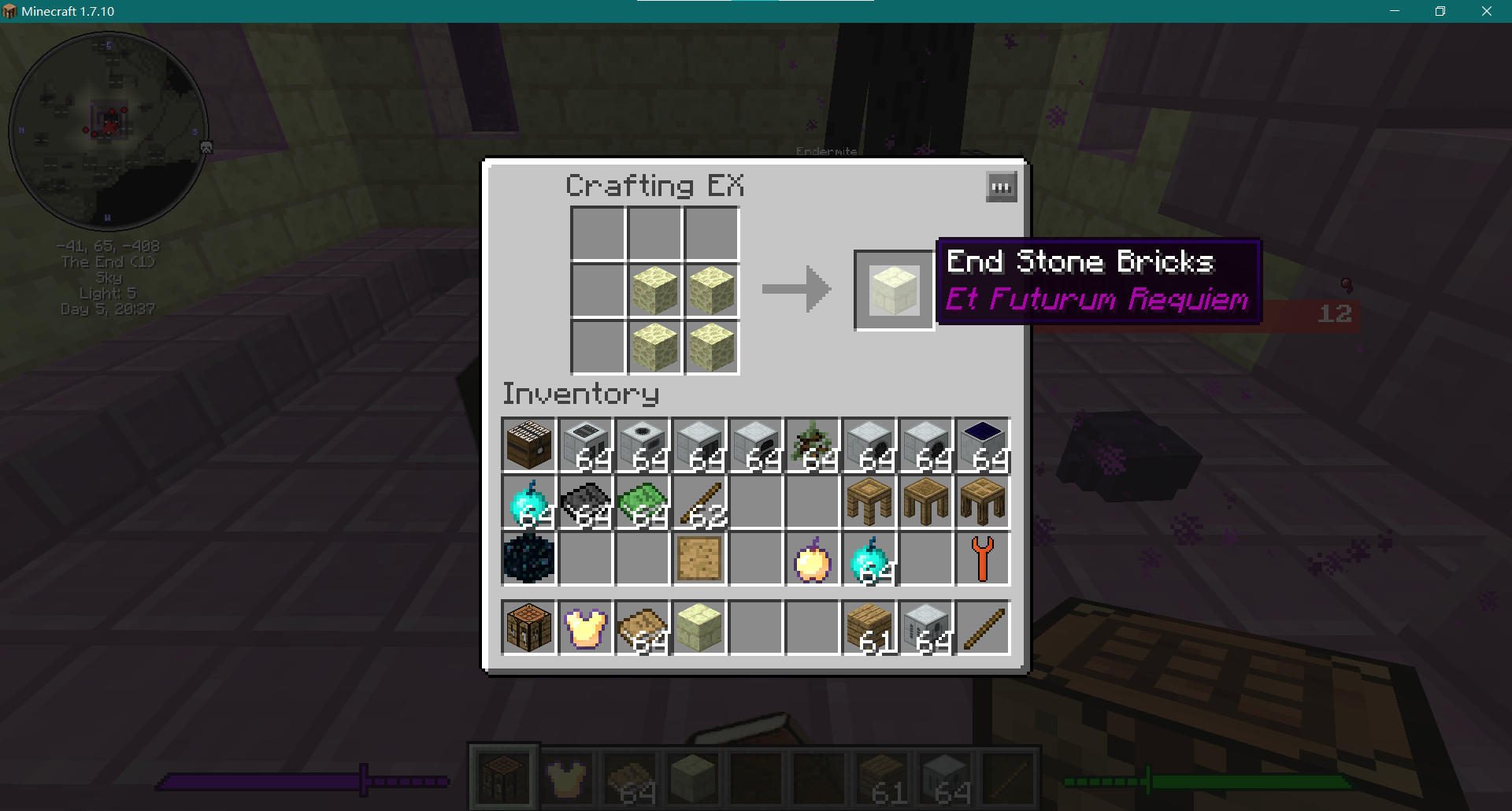
Task: Click the sapling stack in the top row
Action: tap(811, 445)
